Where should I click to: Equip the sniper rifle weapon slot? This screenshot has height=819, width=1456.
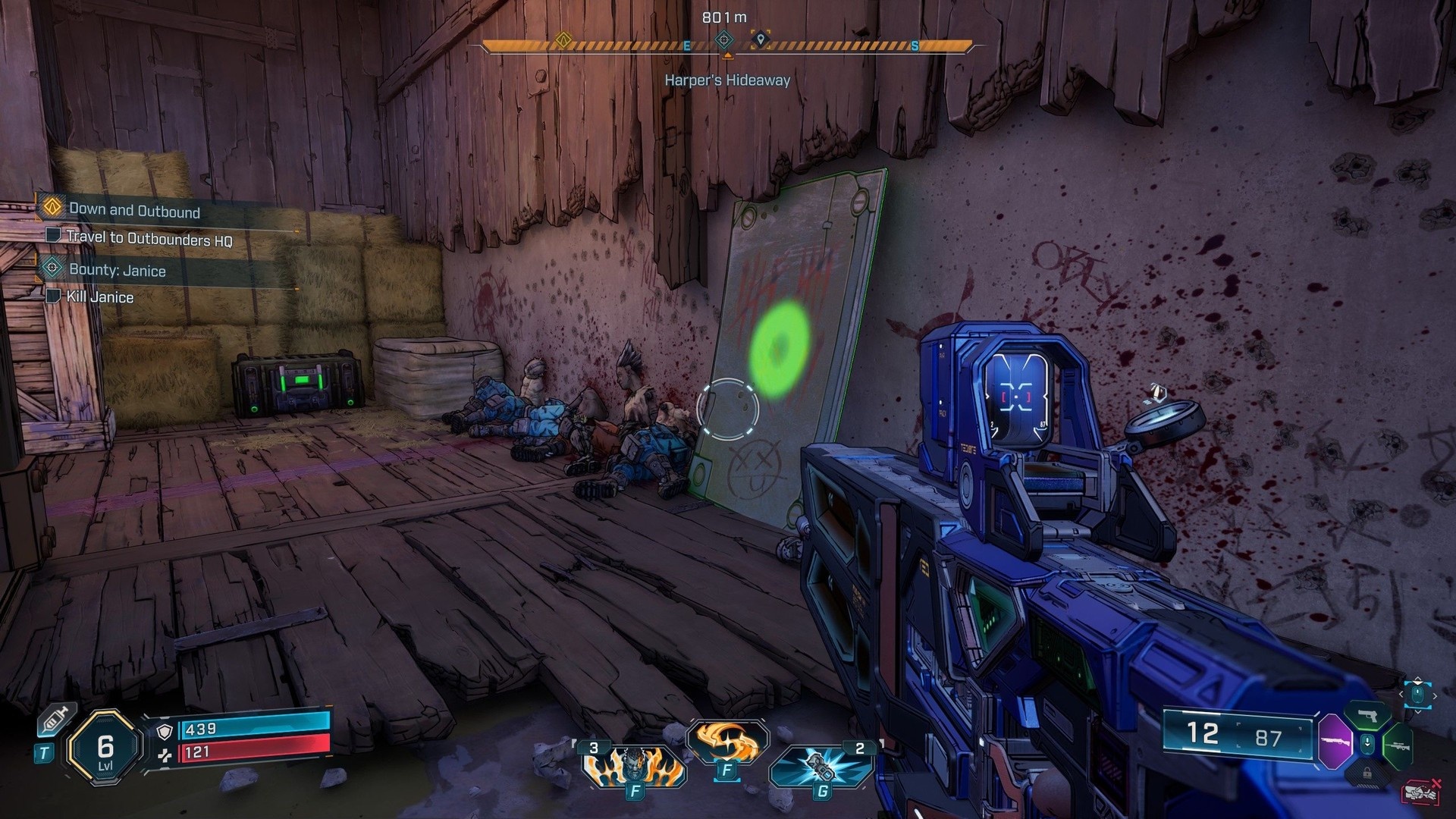coord(1398,745)
